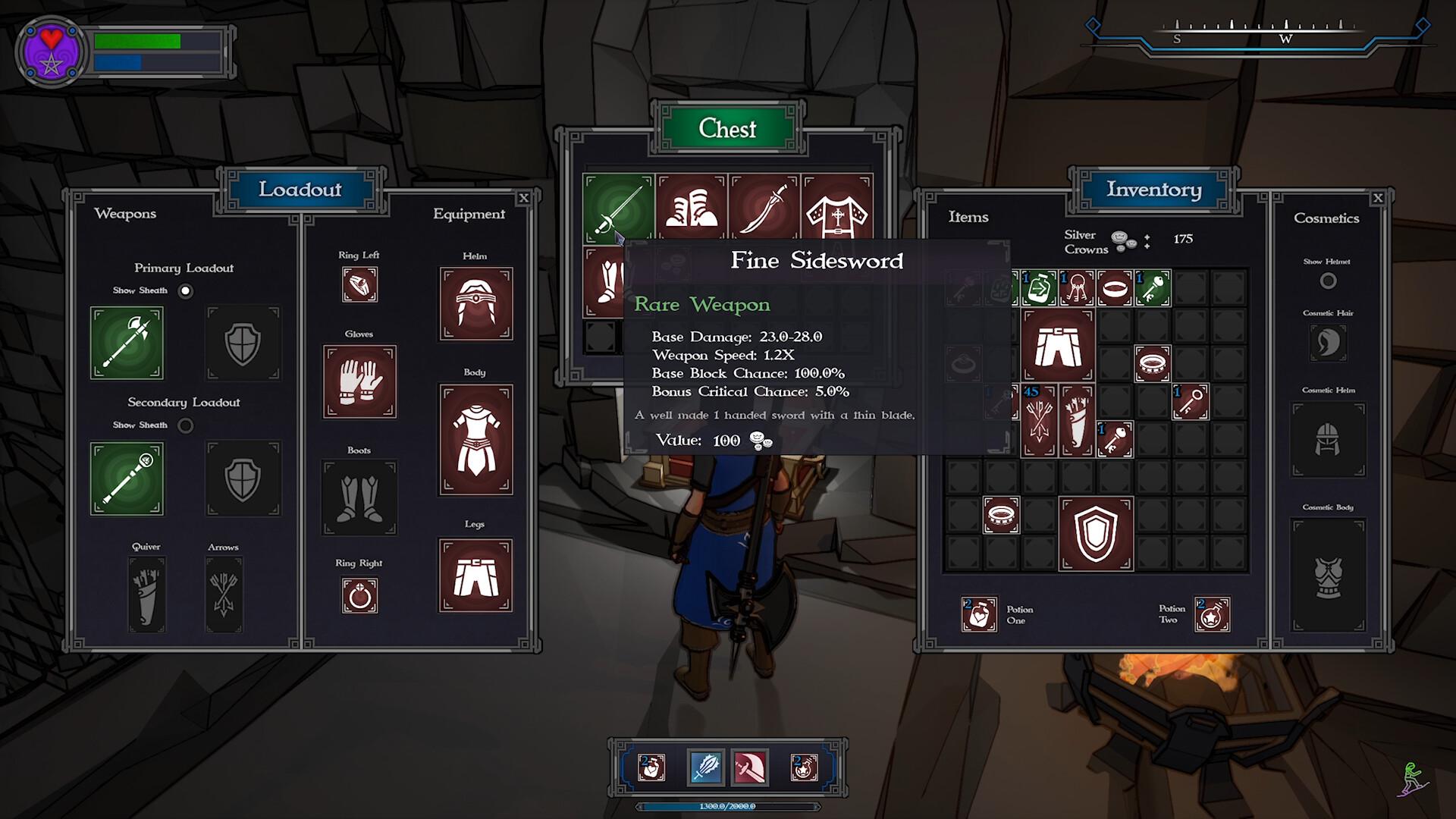Select the Fine Sidesword in the chest

[618, 209]
